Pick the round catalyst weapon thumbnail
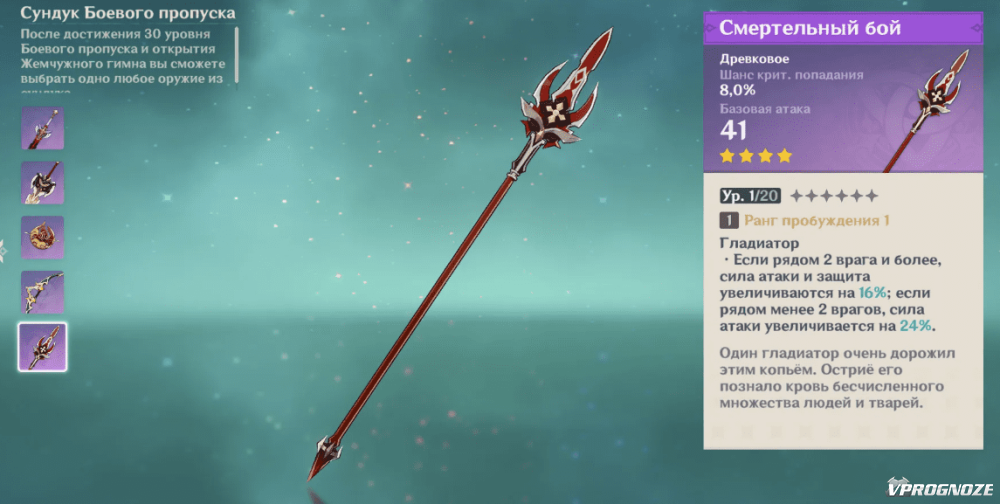 [x=43, y=237]
